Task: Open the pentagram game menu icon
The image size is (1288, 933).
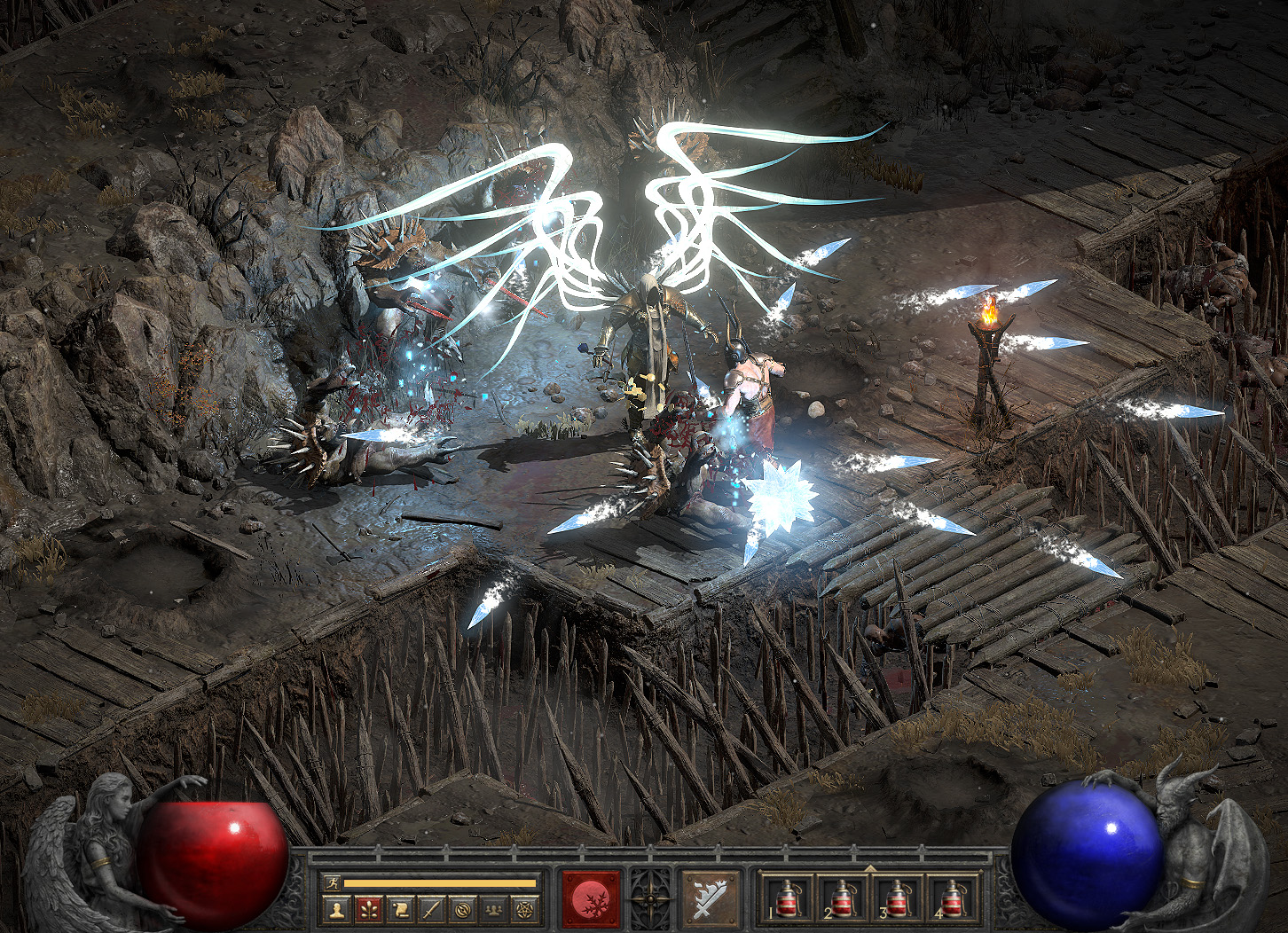Action: click(525, 909)
